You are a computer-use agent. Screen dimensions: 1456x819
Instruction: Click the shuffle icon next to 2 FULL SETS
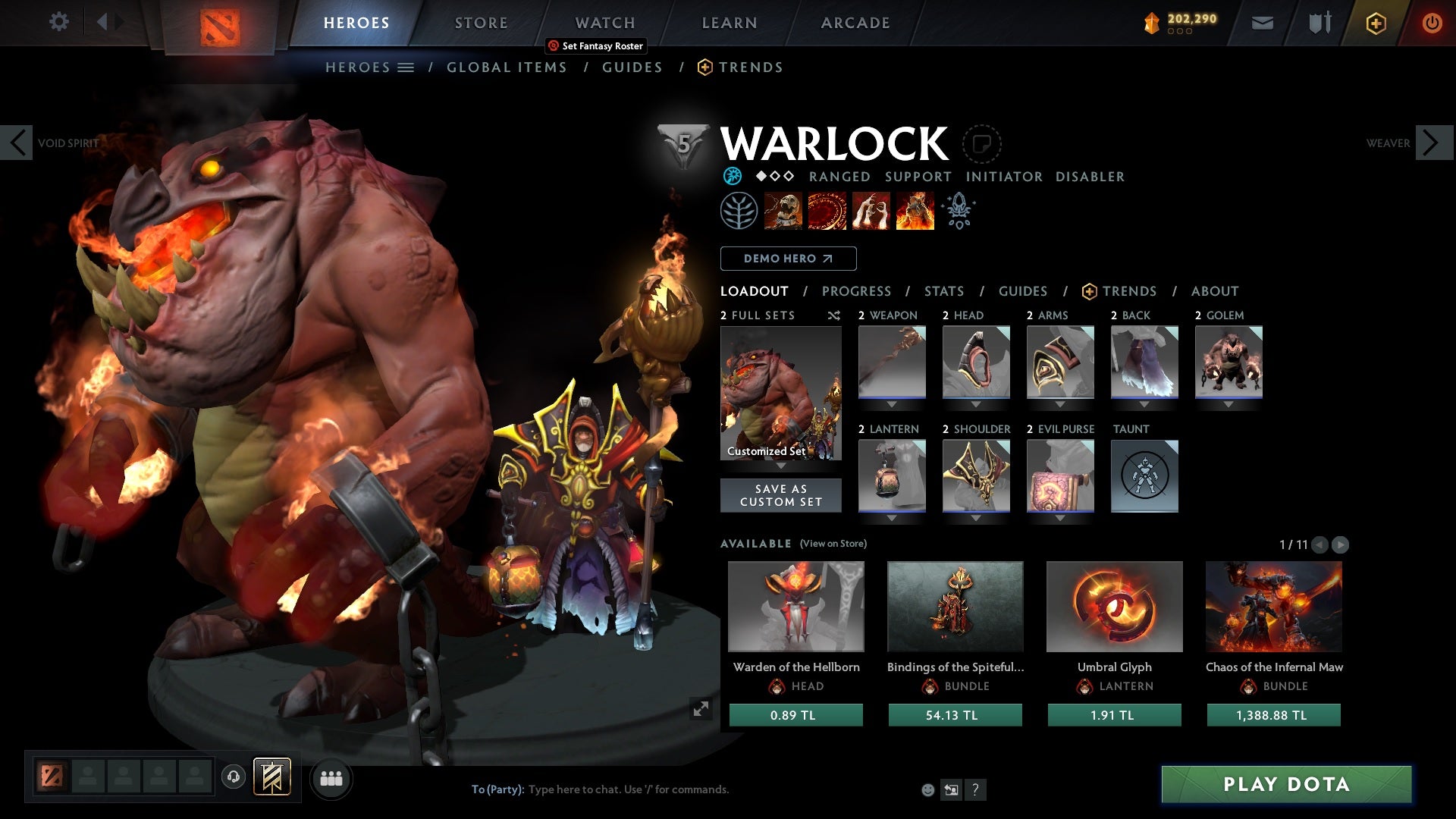pyautogui.click(x=834, y=315)
